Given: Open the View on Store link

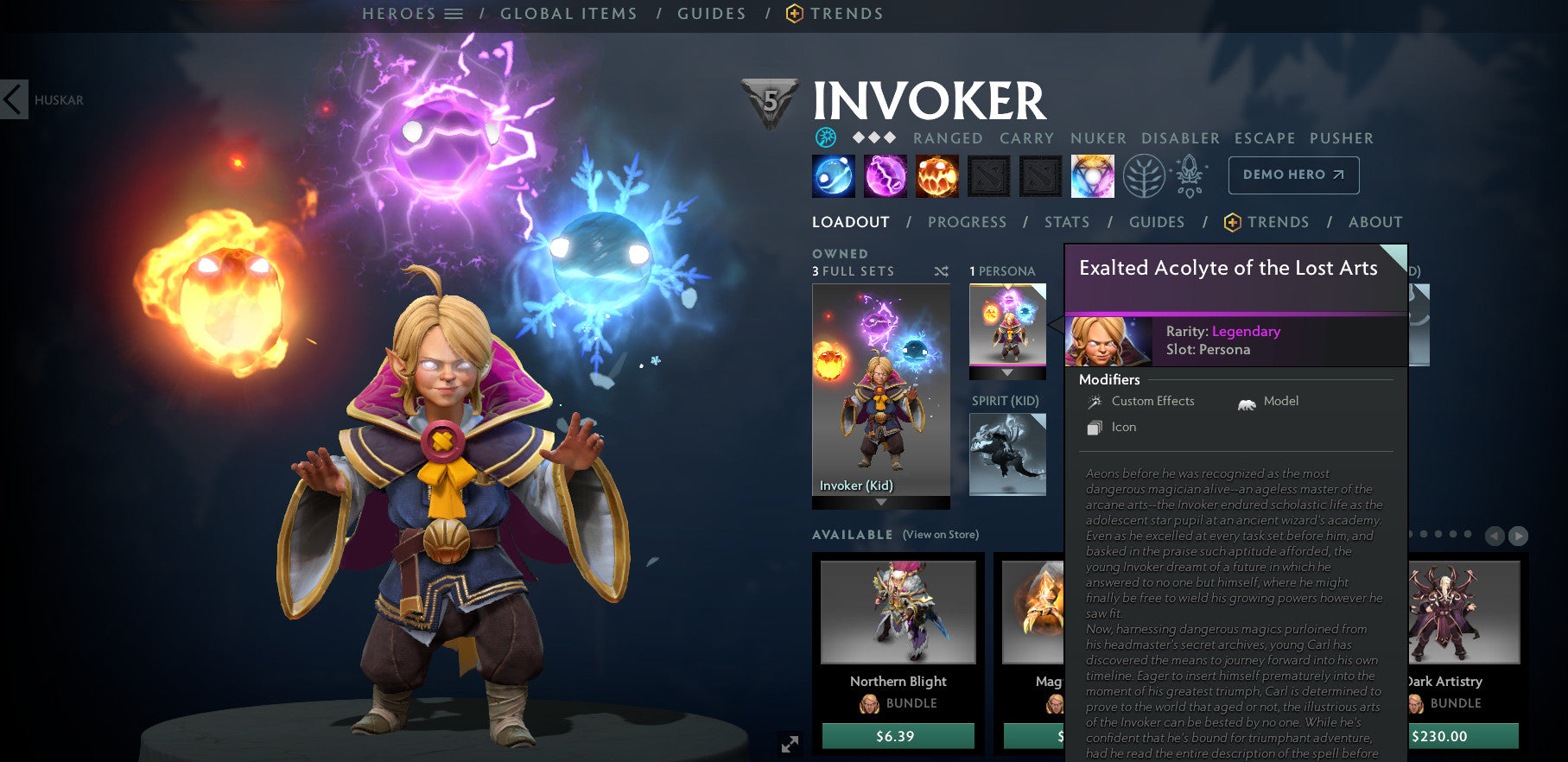Looking at the screenshot, I should click(x=943, y=535).
